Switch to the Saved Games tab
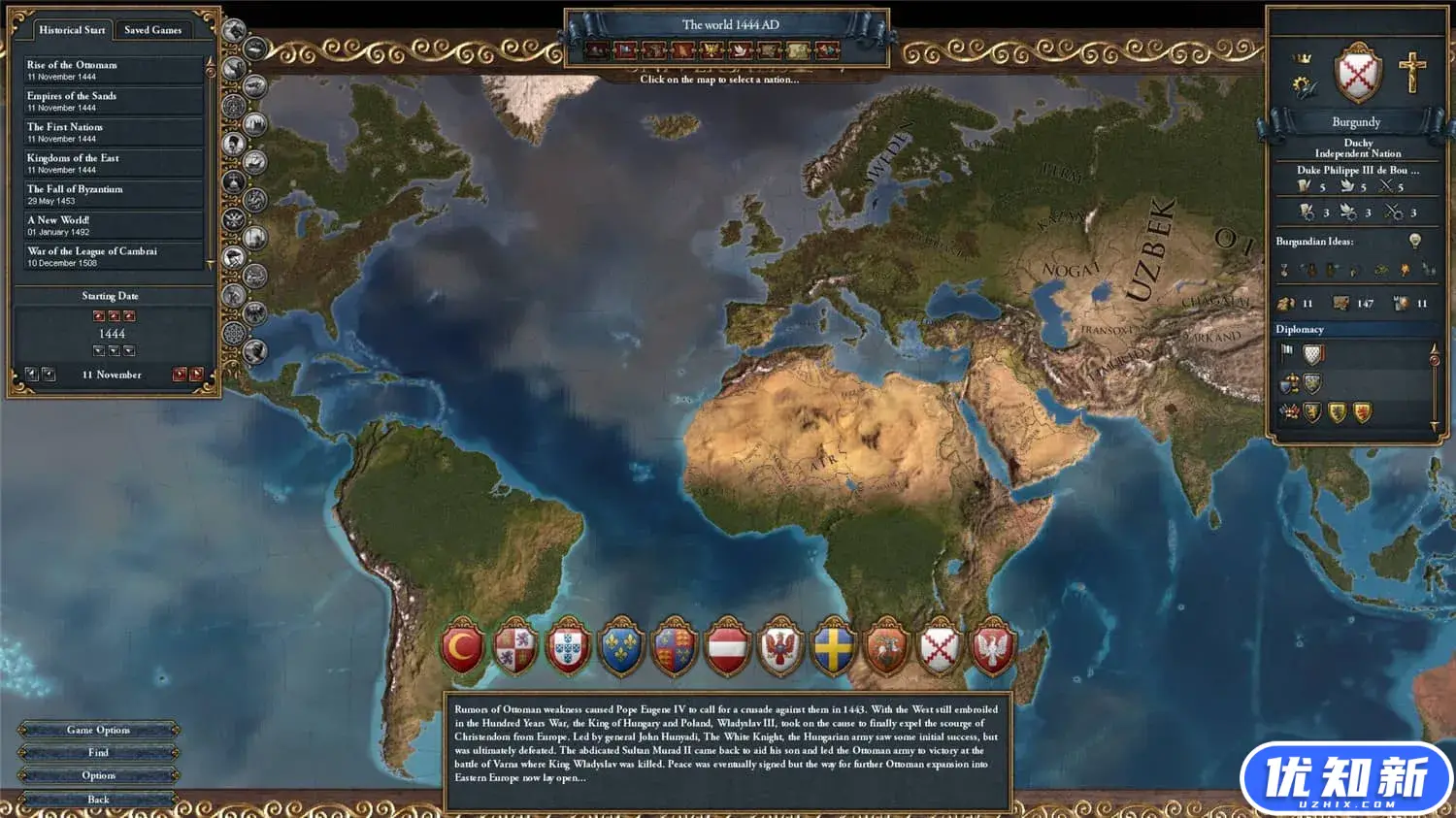Screen dimensions: 1456x818 point(153,30)
